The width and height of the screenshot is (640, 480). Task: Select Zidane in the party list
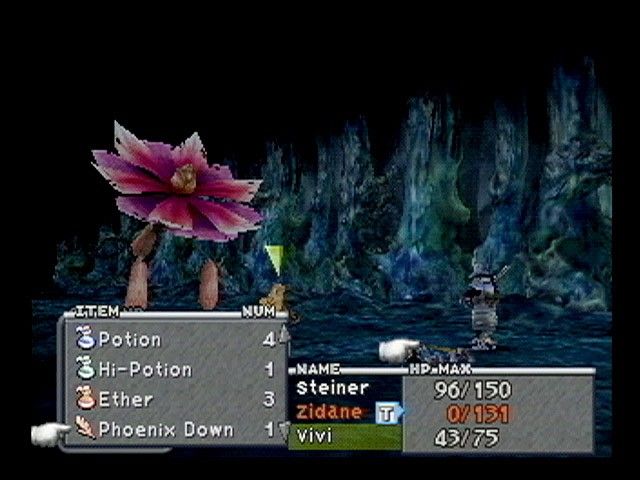(x=329, y=412)
